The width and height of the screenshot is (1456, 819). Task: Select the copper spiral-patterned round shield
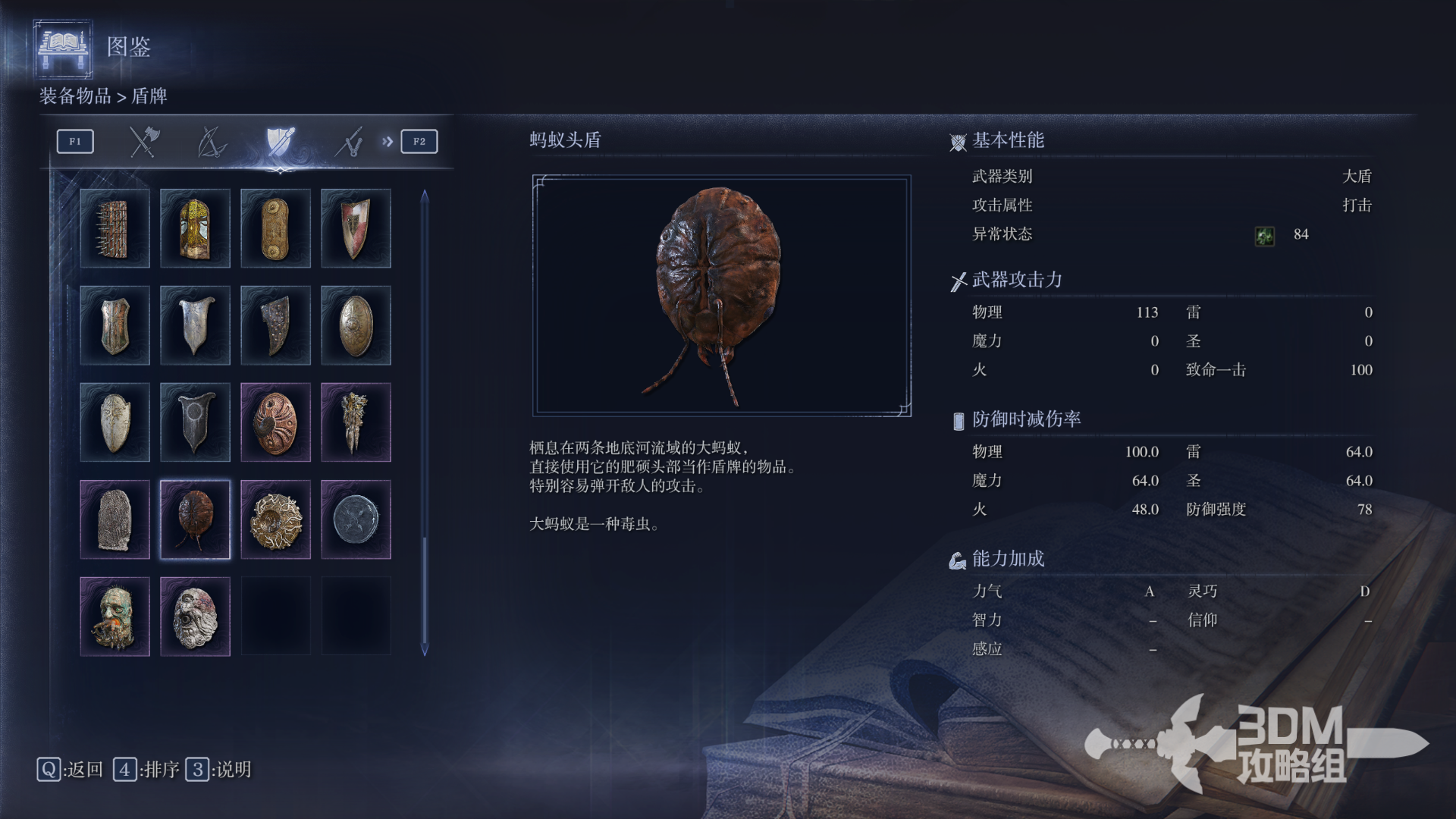[x=275, y=422]
